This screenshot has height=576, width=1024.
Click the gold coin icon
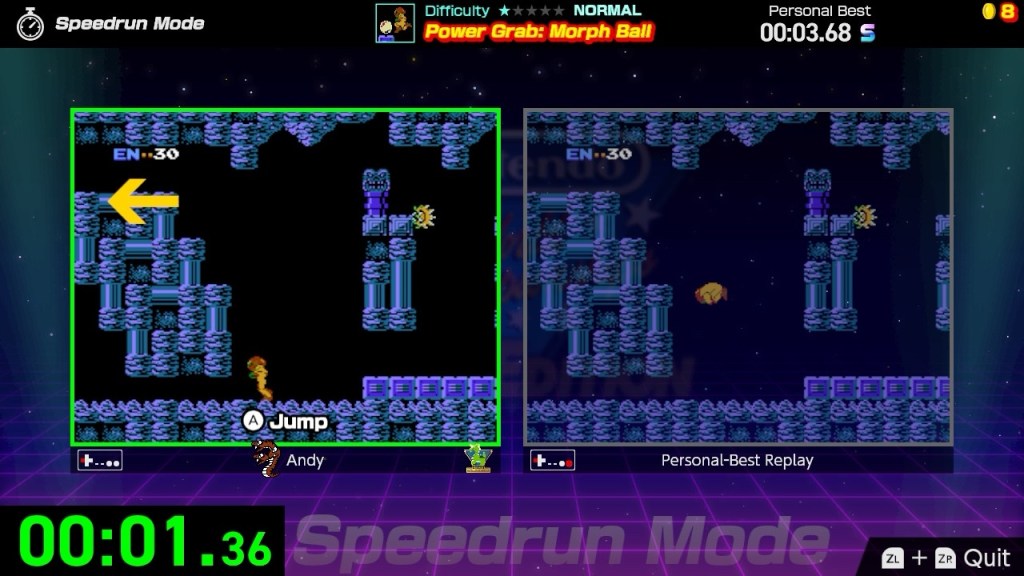point(991,11)
